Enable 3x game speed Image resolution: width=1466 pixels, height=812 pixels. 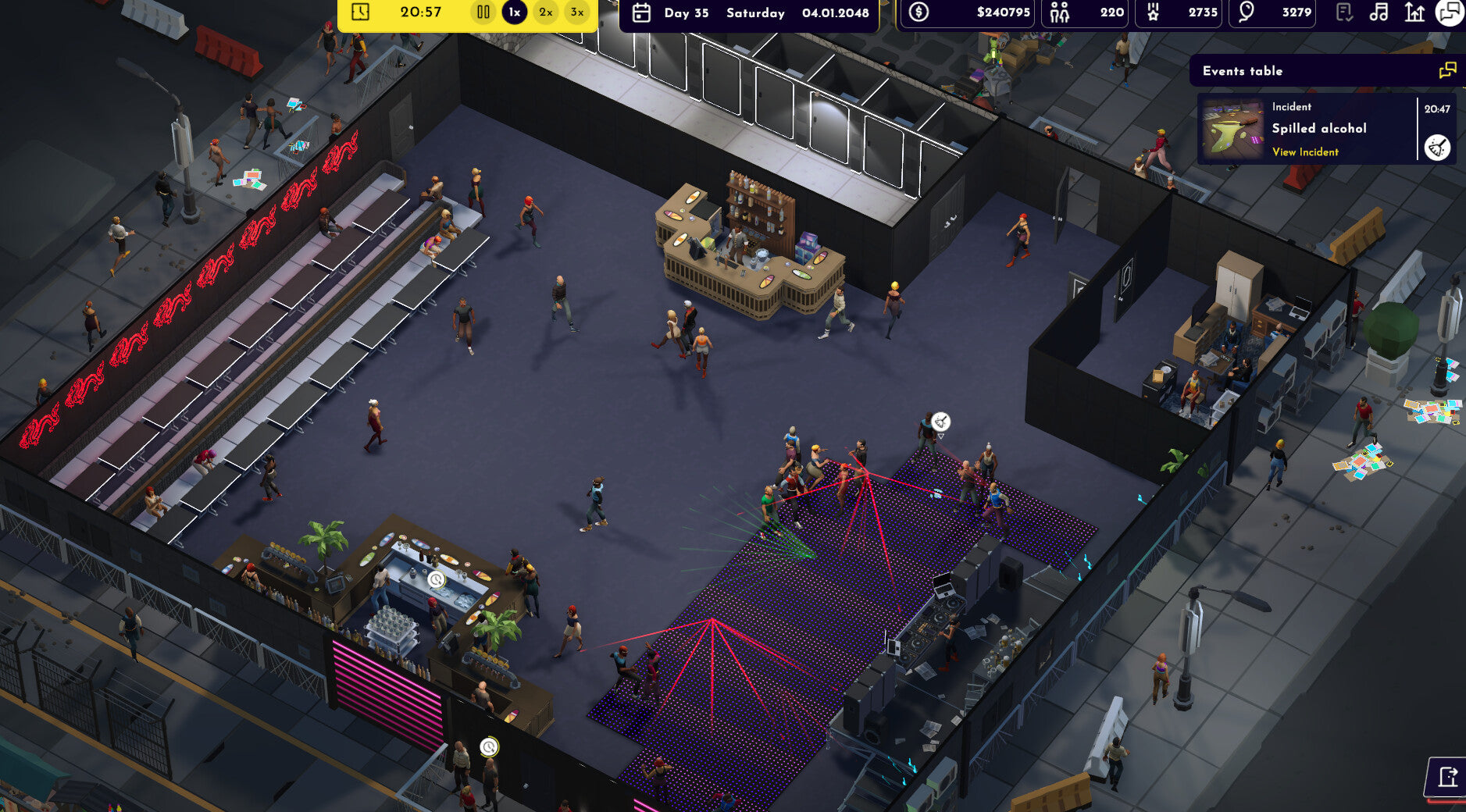pos(575,12)
